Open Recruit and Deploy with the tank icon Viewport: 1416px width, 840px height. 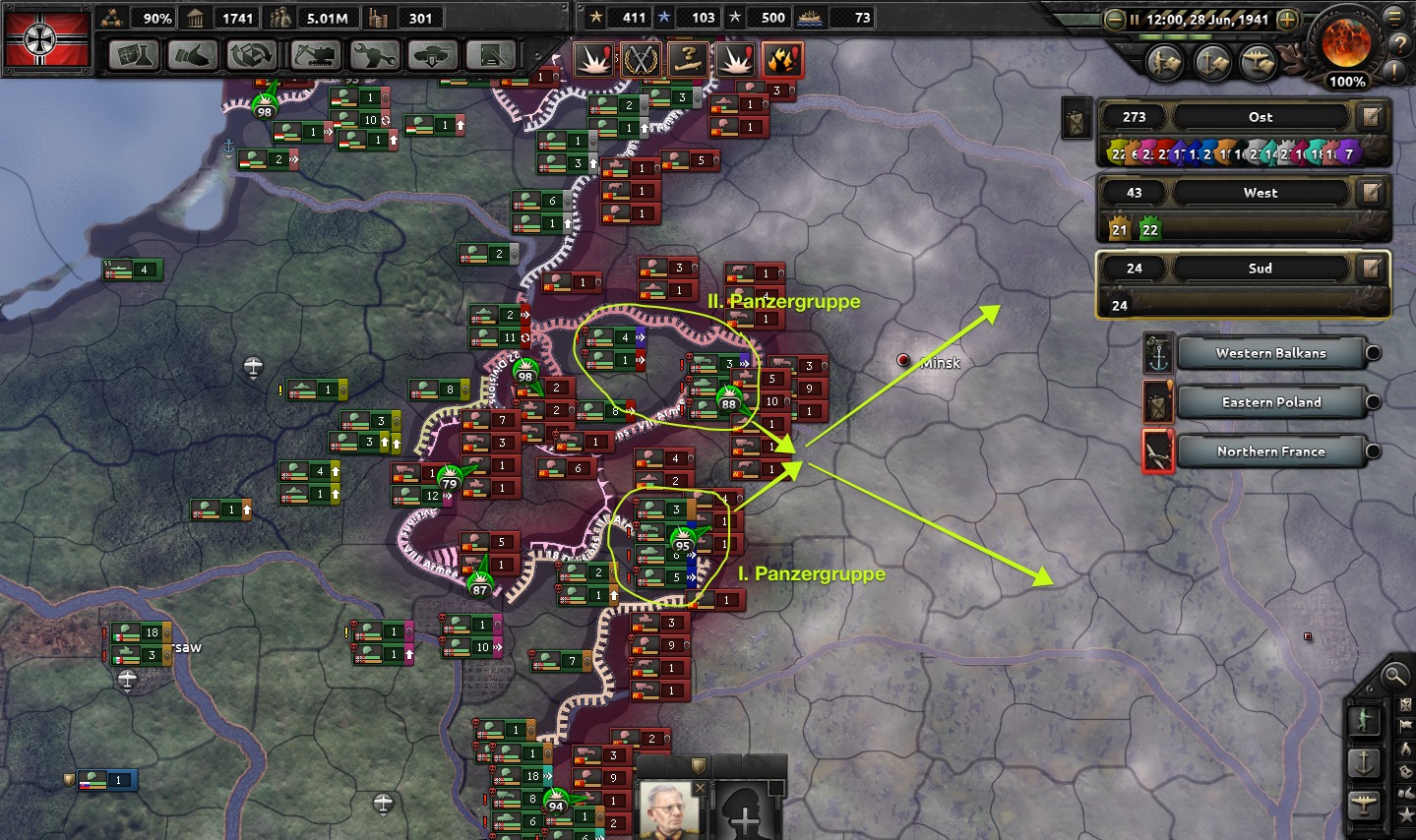tap(432, 55)
